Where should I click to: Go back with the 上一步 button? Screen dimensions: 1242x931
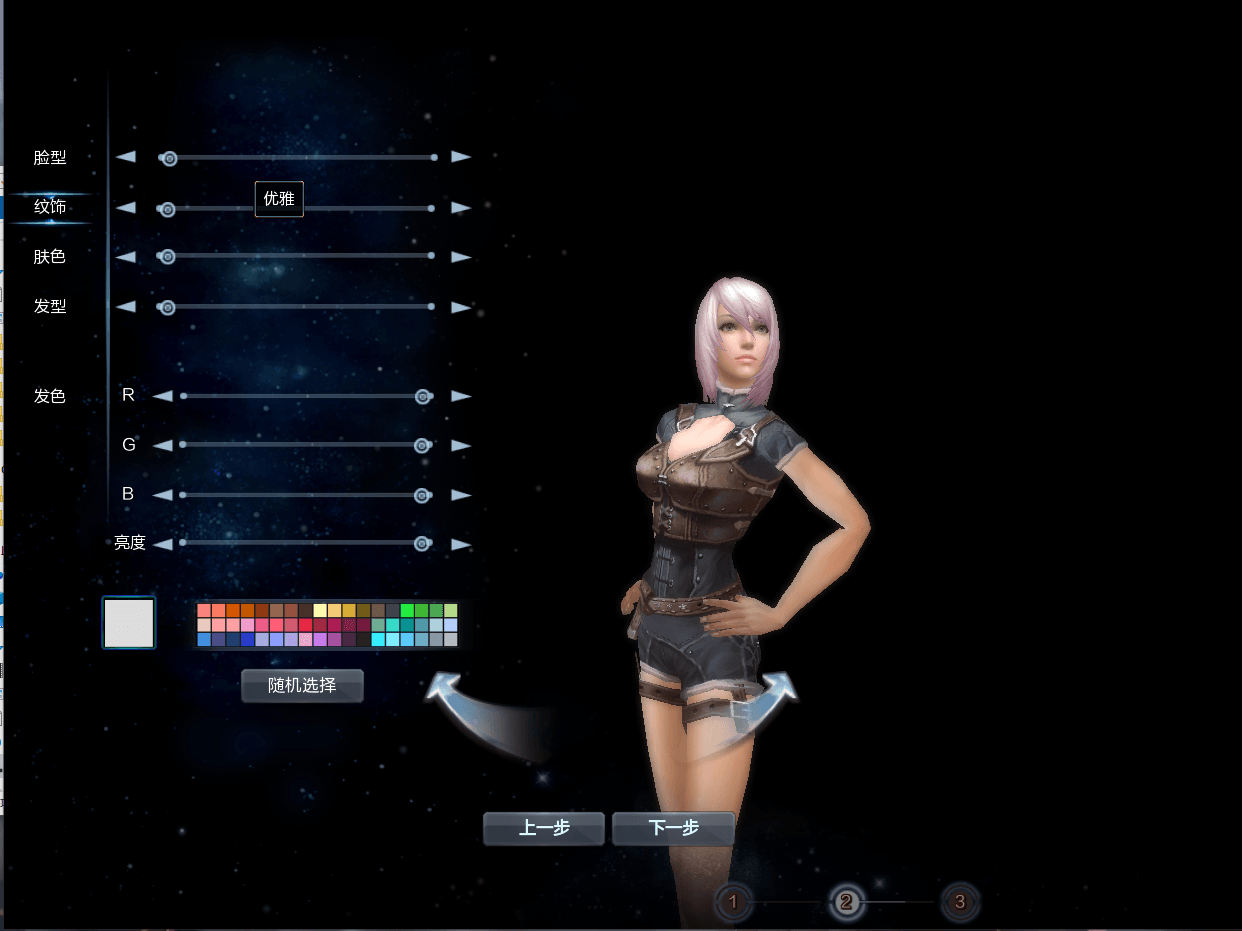tap(544, 829)
